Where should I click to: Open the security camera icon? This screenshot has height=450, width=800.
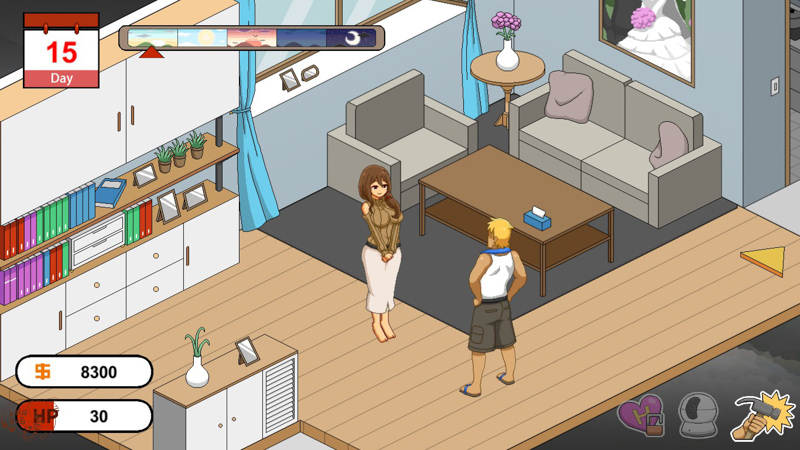[698, 415]
